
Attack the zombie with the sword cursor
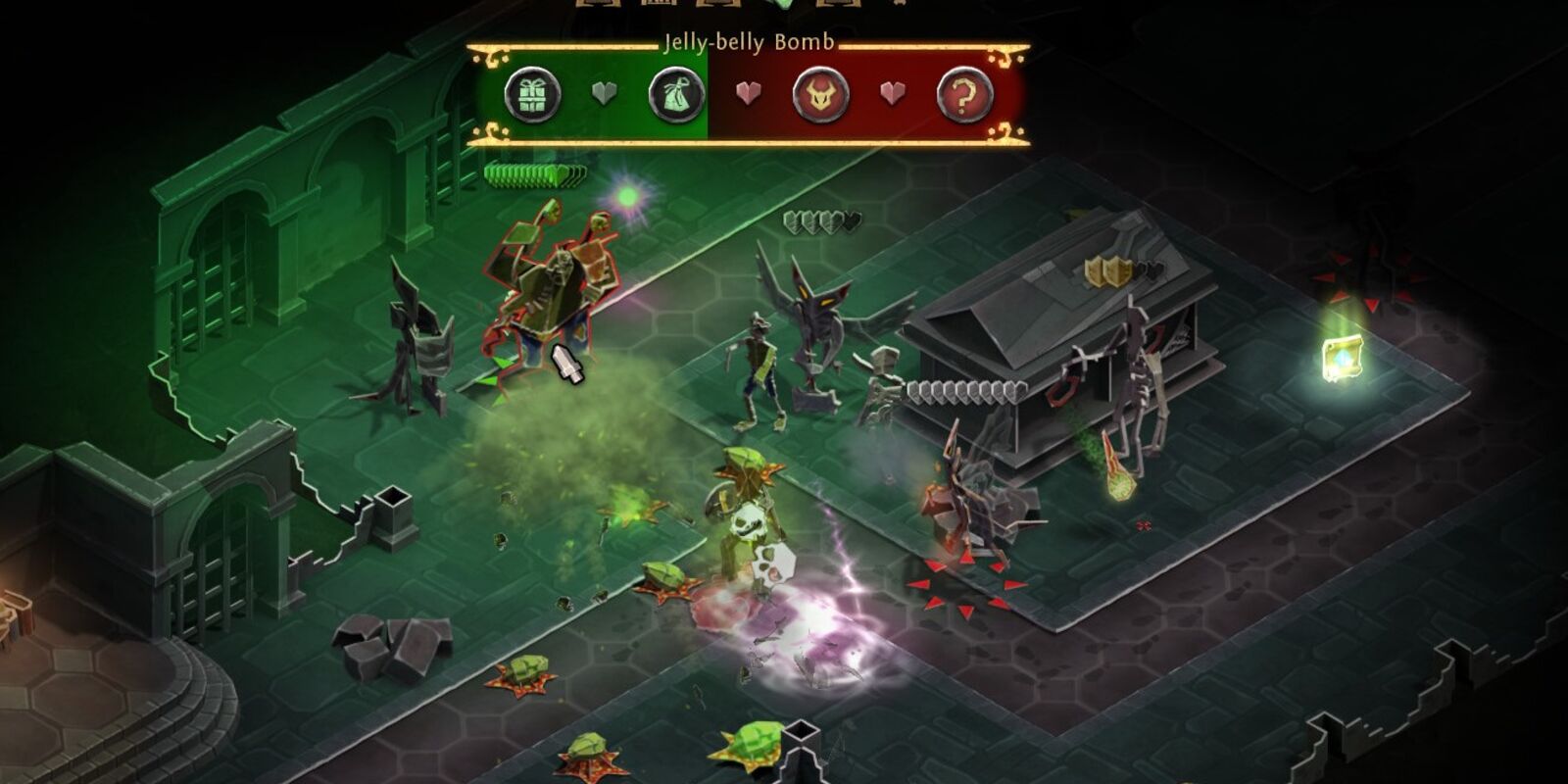pos(568,363)
